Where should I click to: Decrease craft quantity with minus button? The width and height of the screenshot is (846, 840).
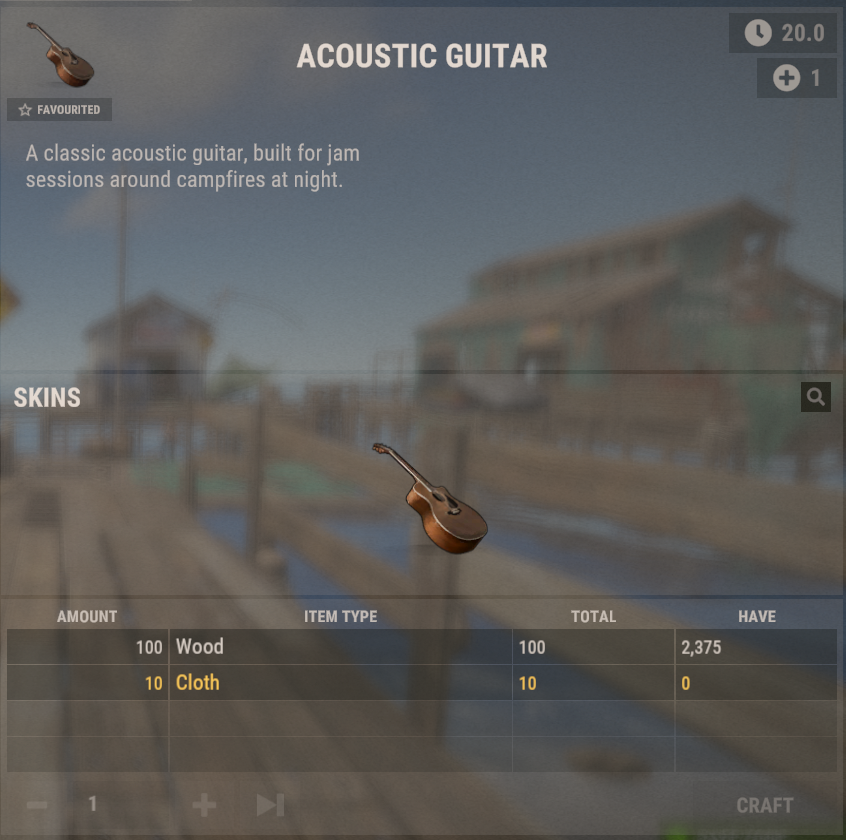tap(37, 805)
